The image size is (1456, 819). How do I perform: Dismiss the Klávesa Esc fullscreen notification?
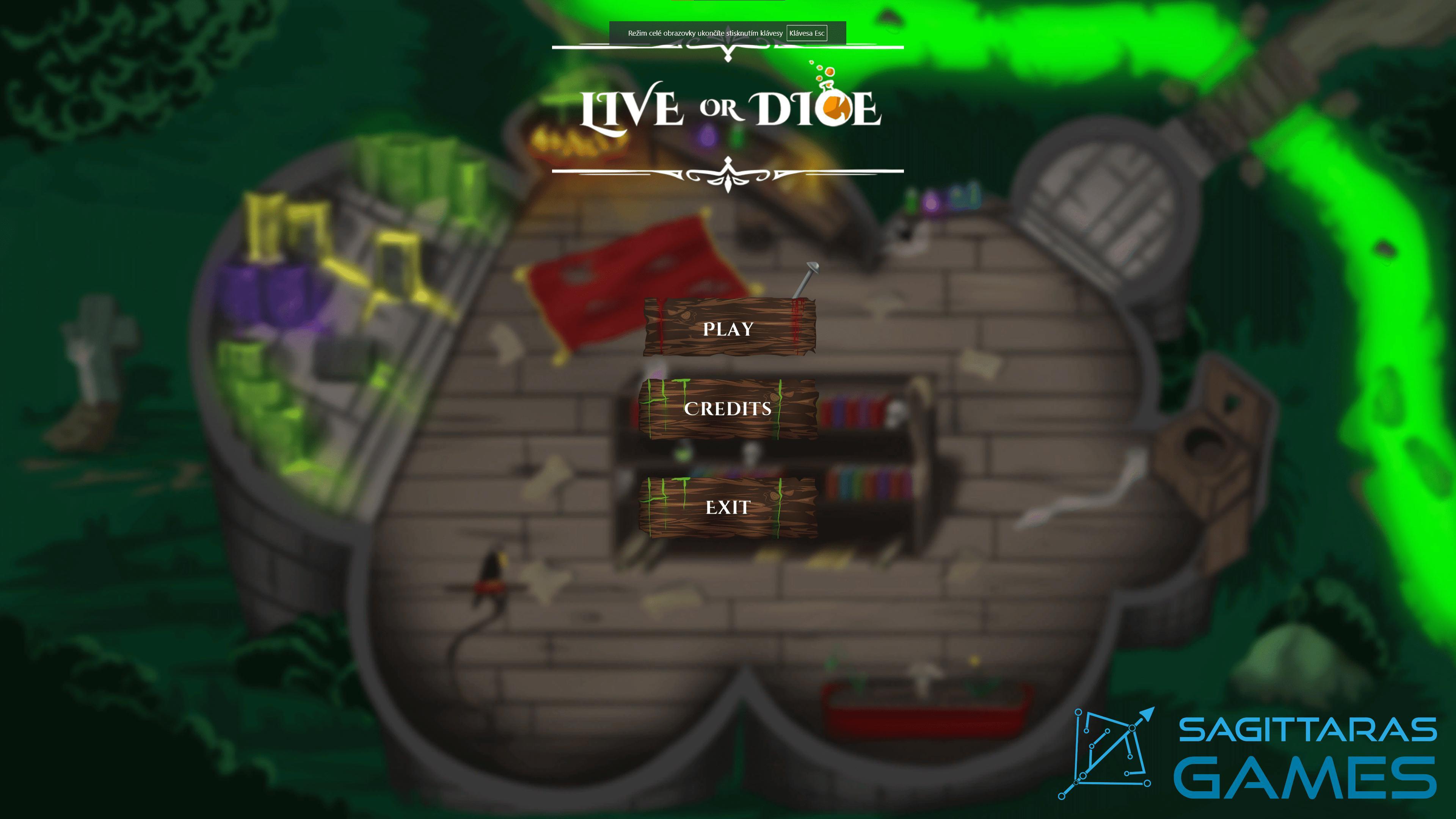click(x=806, y=33)
